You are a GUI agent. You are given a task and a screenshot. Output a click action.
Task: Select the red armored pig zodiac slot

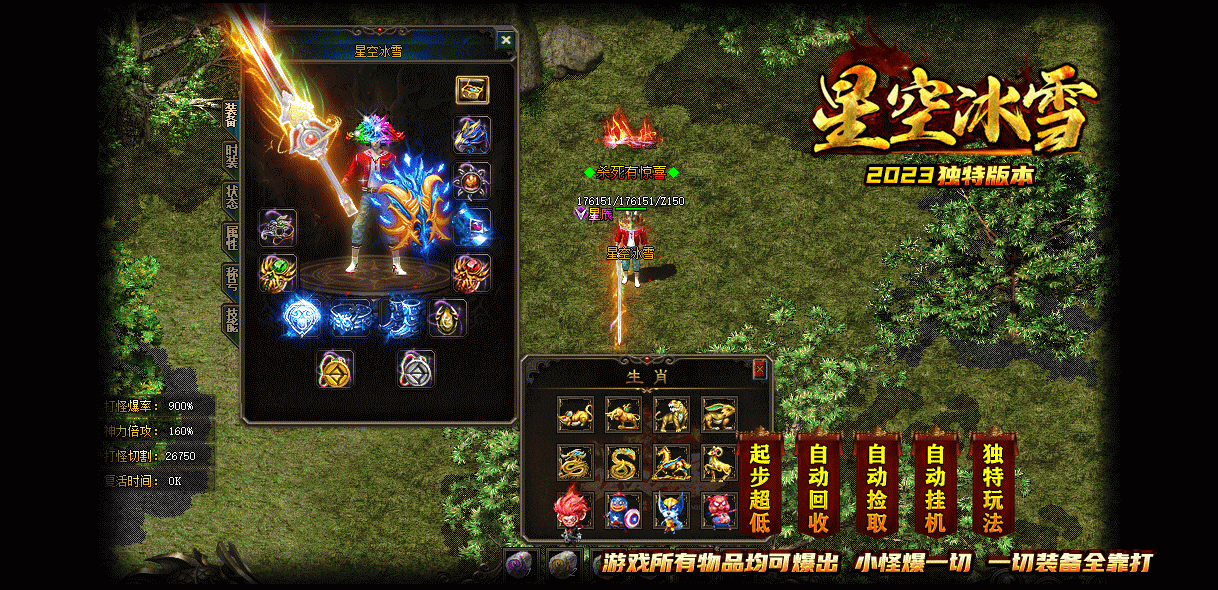(719, 510)
